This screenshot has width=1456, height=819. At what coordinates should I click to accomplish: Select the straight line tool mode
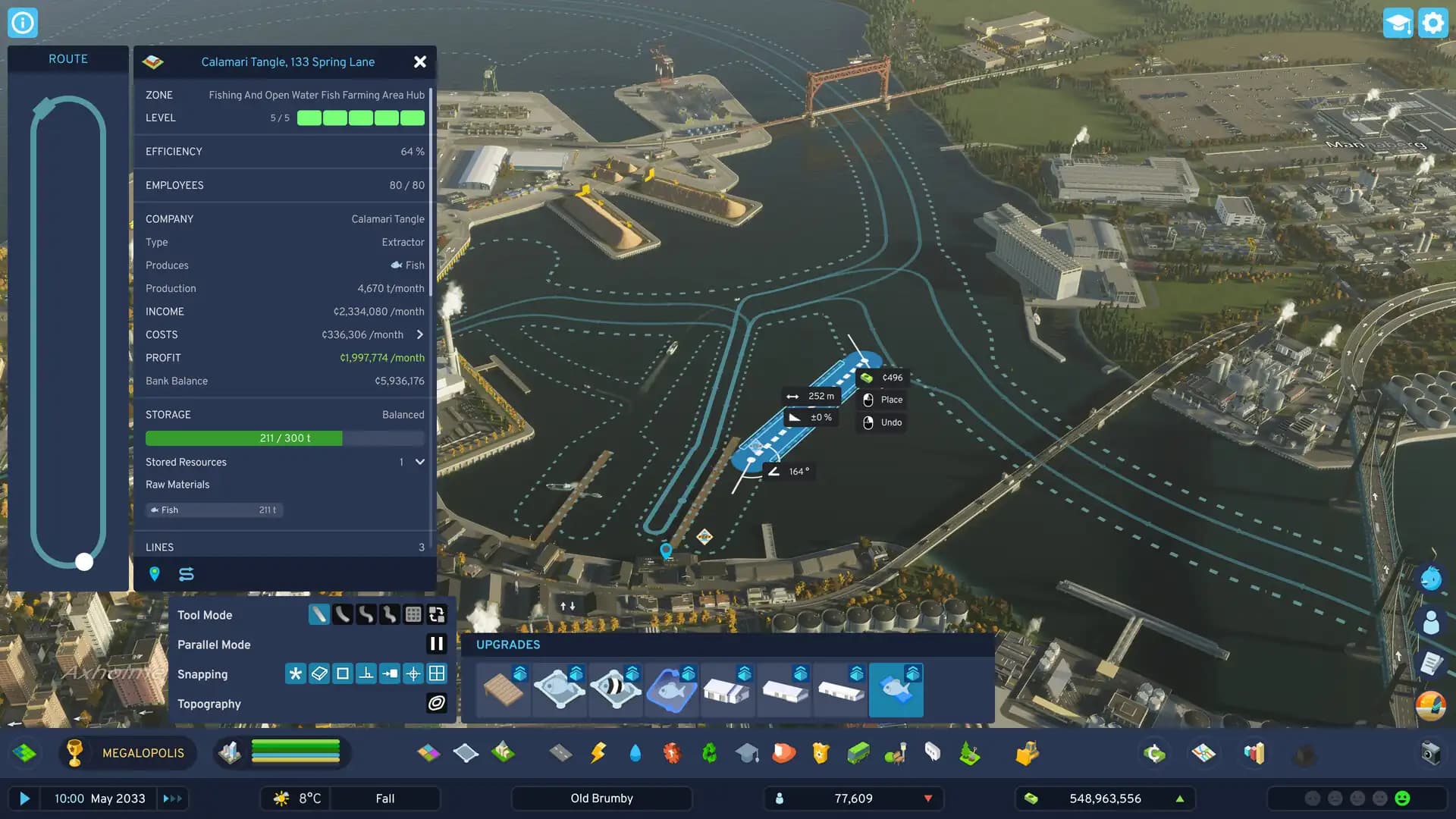tap(318, 614)
